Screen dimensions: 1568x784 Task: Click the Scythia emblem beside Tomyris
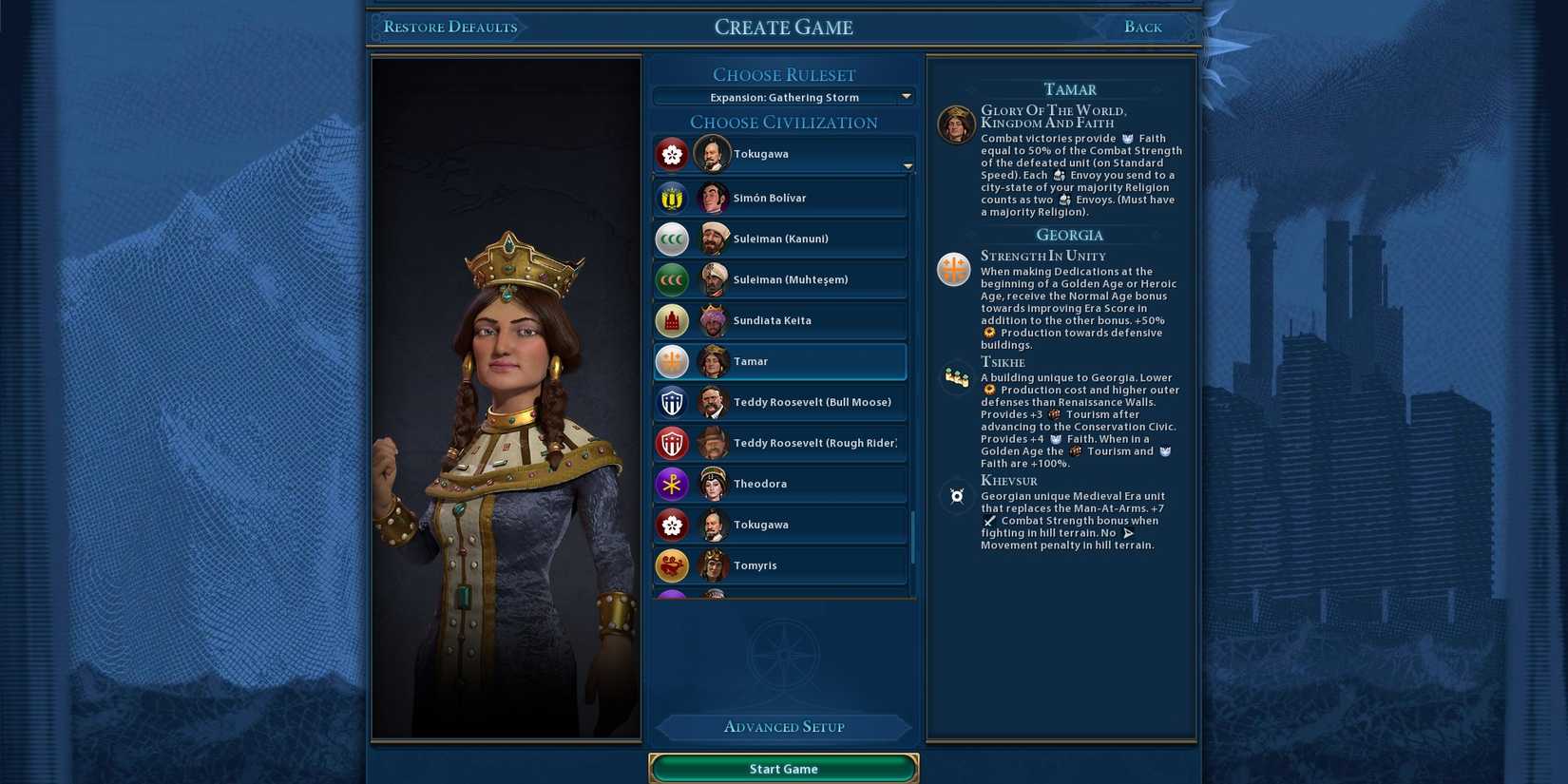tap(672, 564)
